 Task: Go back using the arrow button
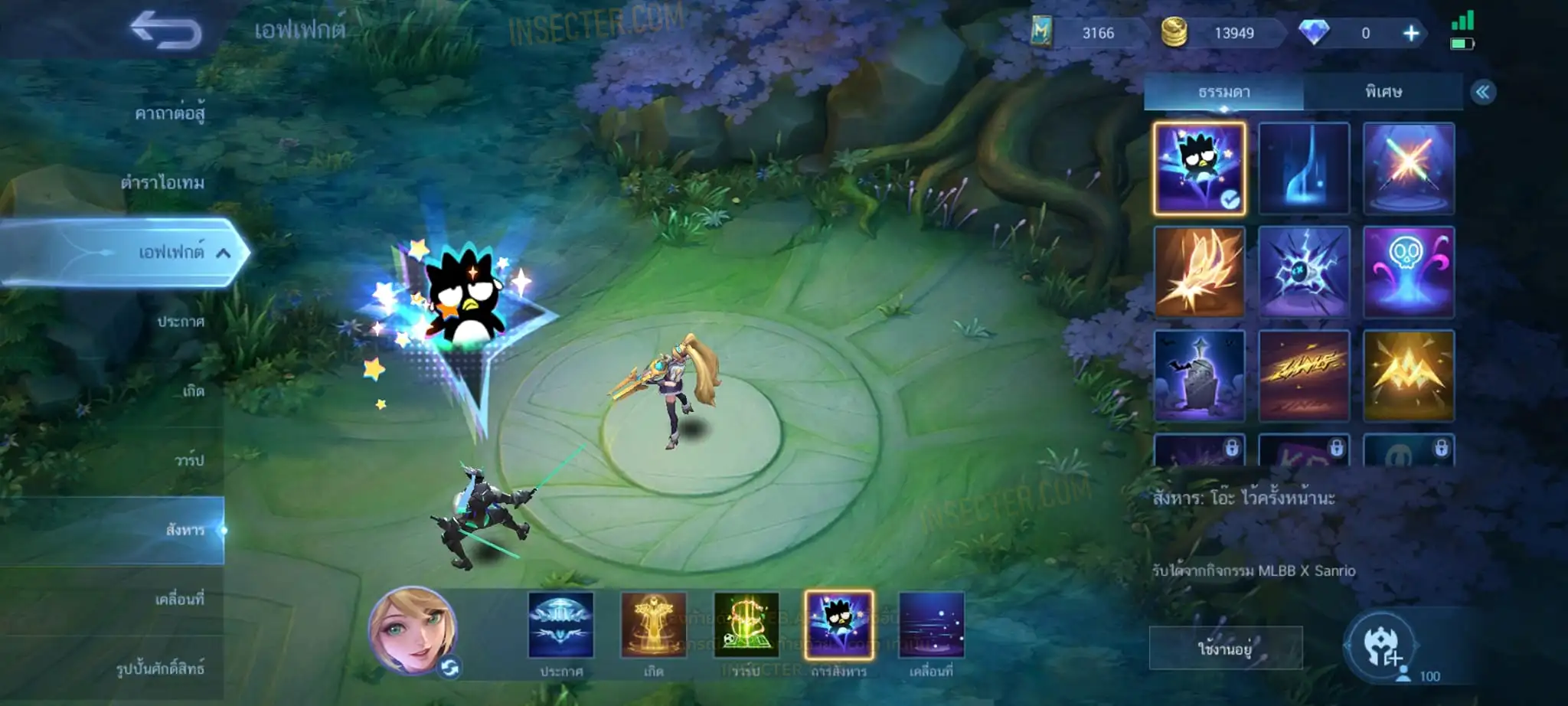(x=165, y=31)
